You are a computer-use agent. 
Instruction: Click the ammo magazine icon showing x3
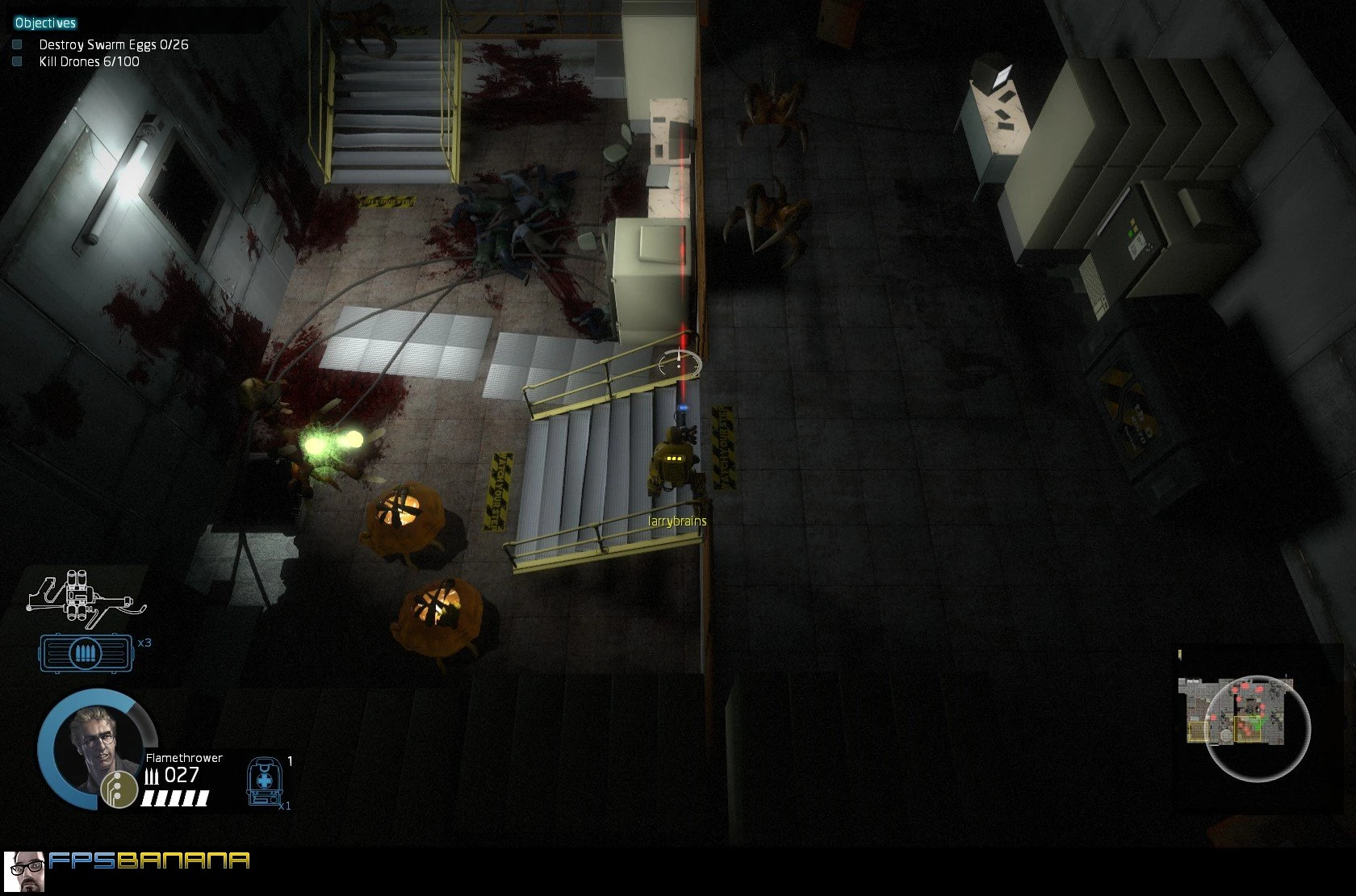(x=86, y=652)
